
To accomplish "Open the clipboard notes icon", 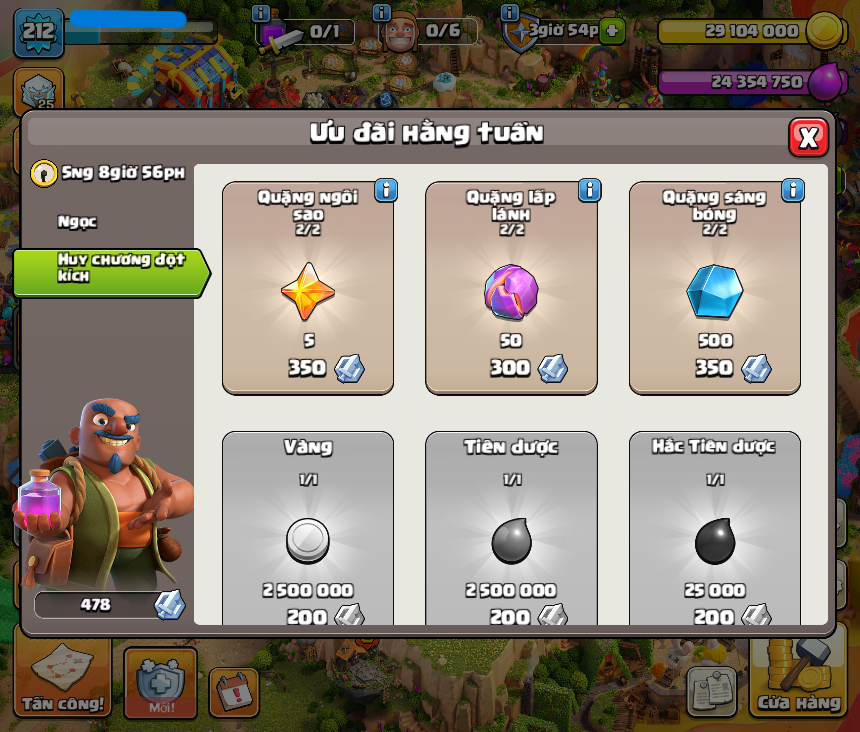I will point(711,690).
